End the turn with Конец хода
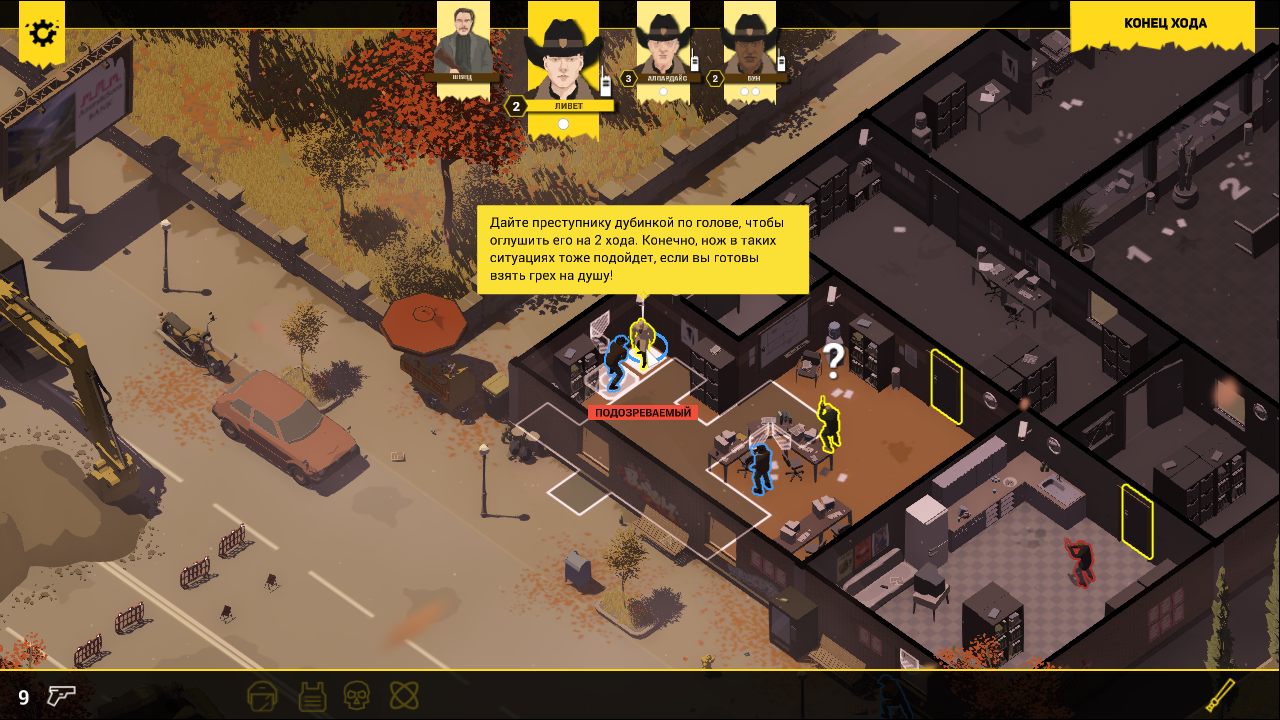The width and height of the screenshot is (1280, 720). tap(1164, 24)
